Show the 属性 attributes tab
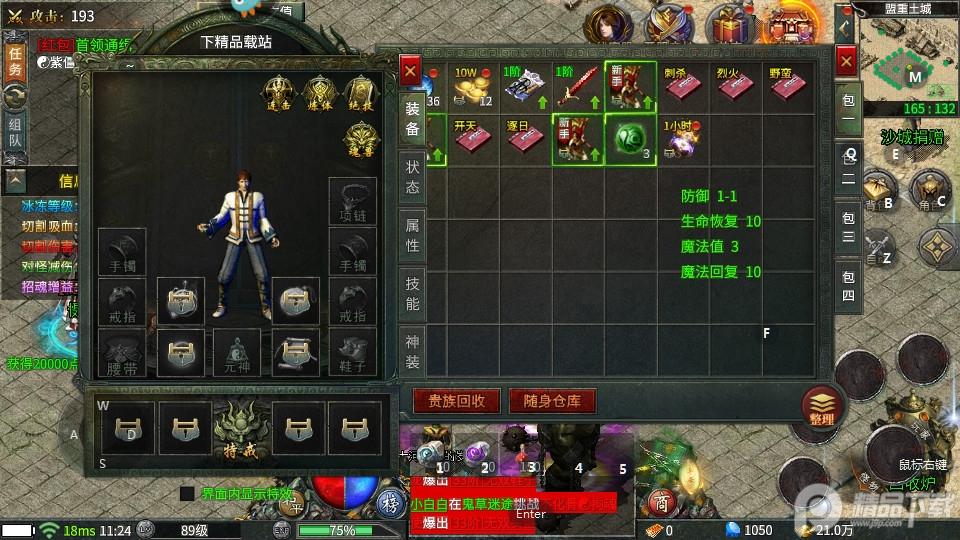The width and height of the screenshot is (960, 540). pos(412,236)
